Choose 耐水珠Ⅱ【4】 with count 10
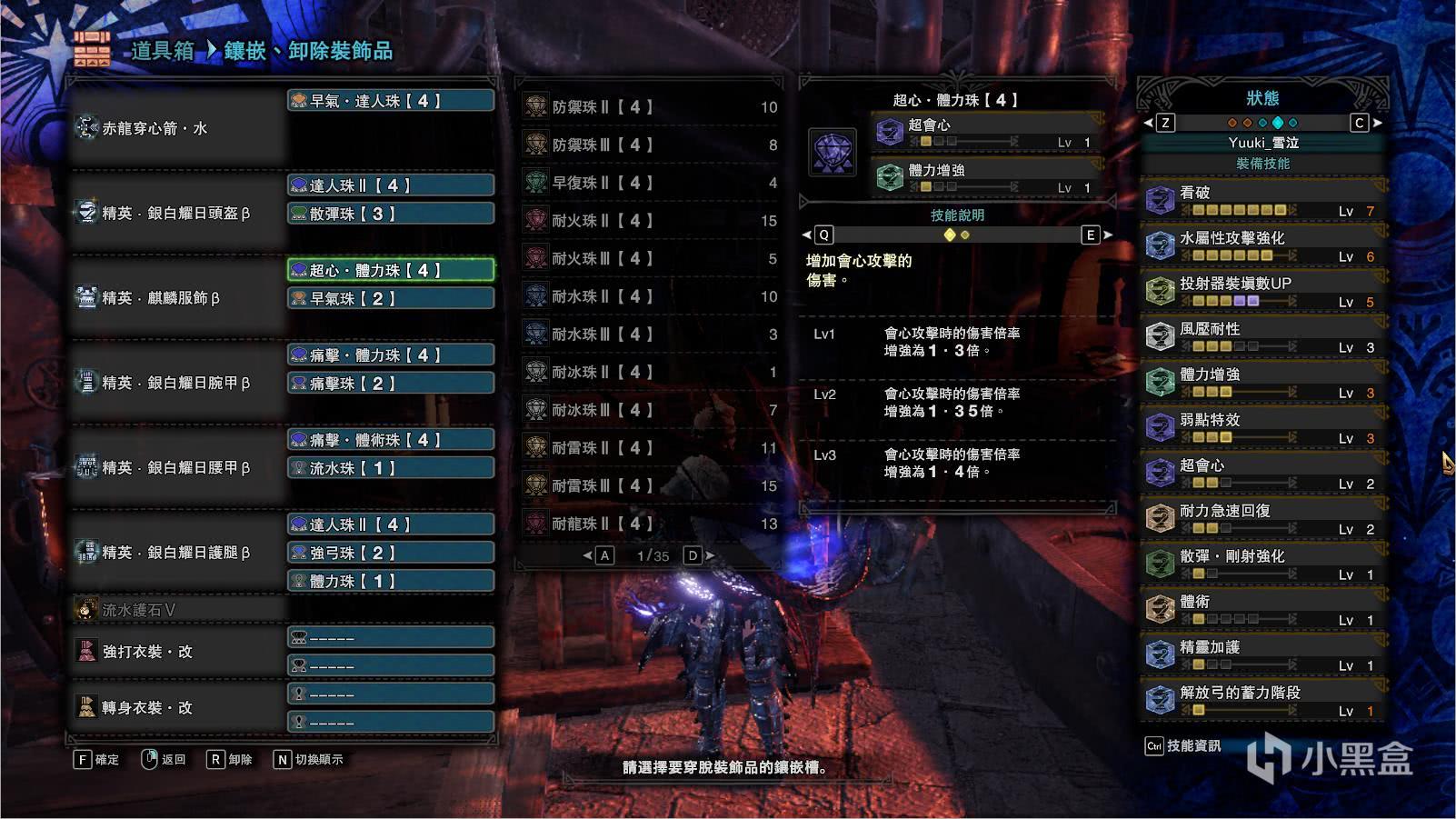Viewport: 1456px width, 819px height. pyautogui.click(x=651, y=296)
